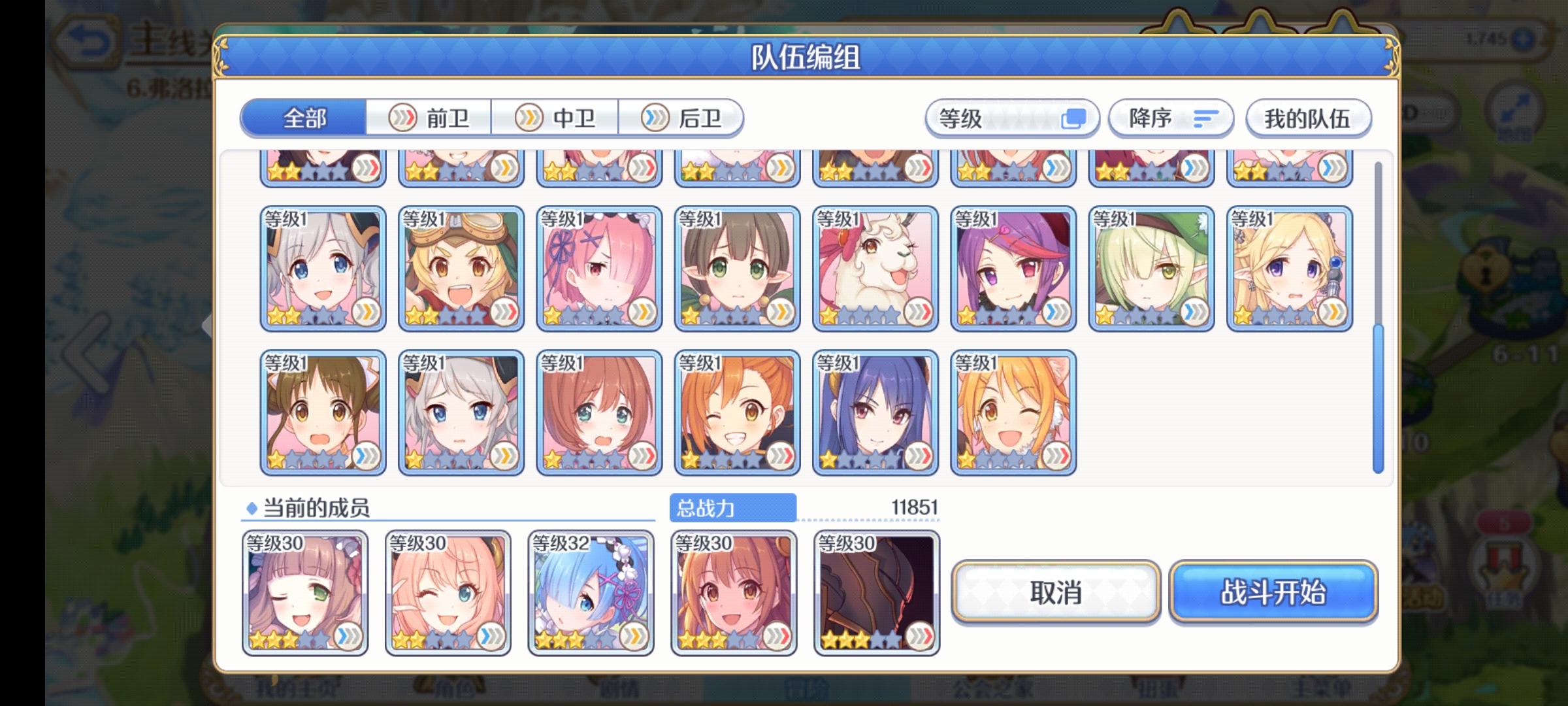
Task: Select the level 1 purple-haired character
Action: (x=1013, y=268)
